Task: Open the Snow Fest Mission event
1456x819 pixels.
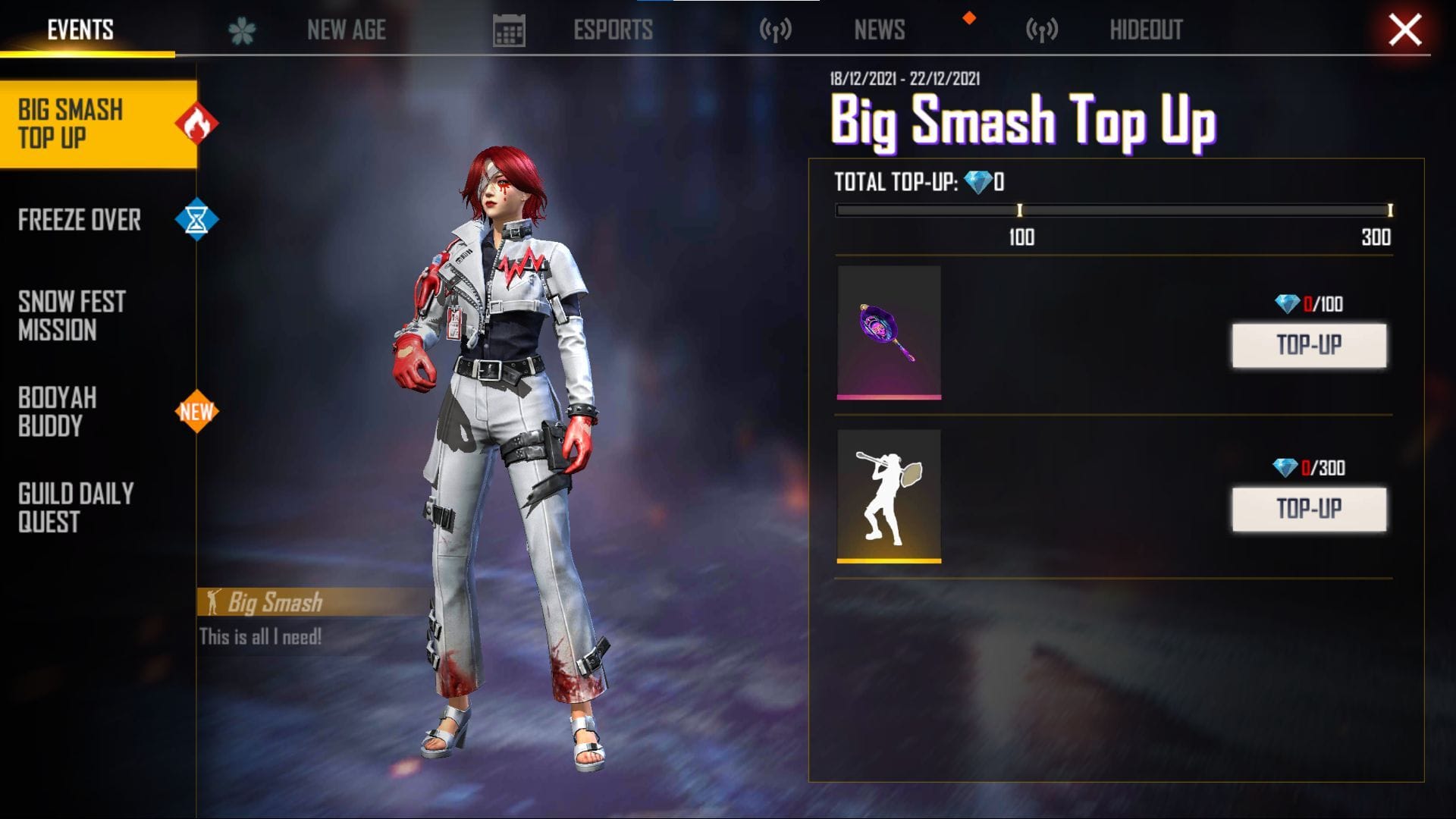Action: (x=72, y=315)
